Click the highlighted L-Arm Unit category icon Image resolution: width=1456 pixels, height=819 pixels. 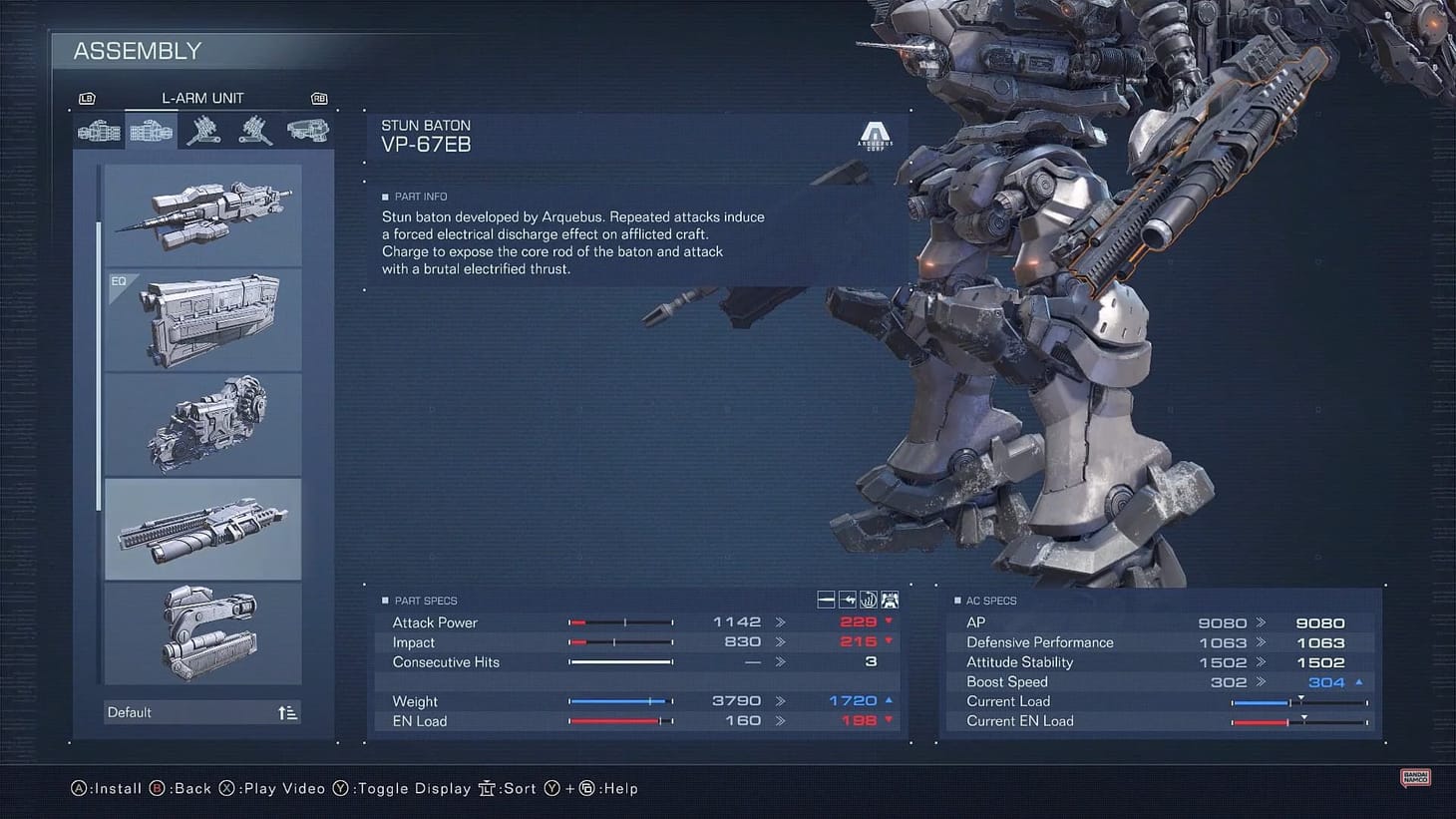tap(152, 131)
